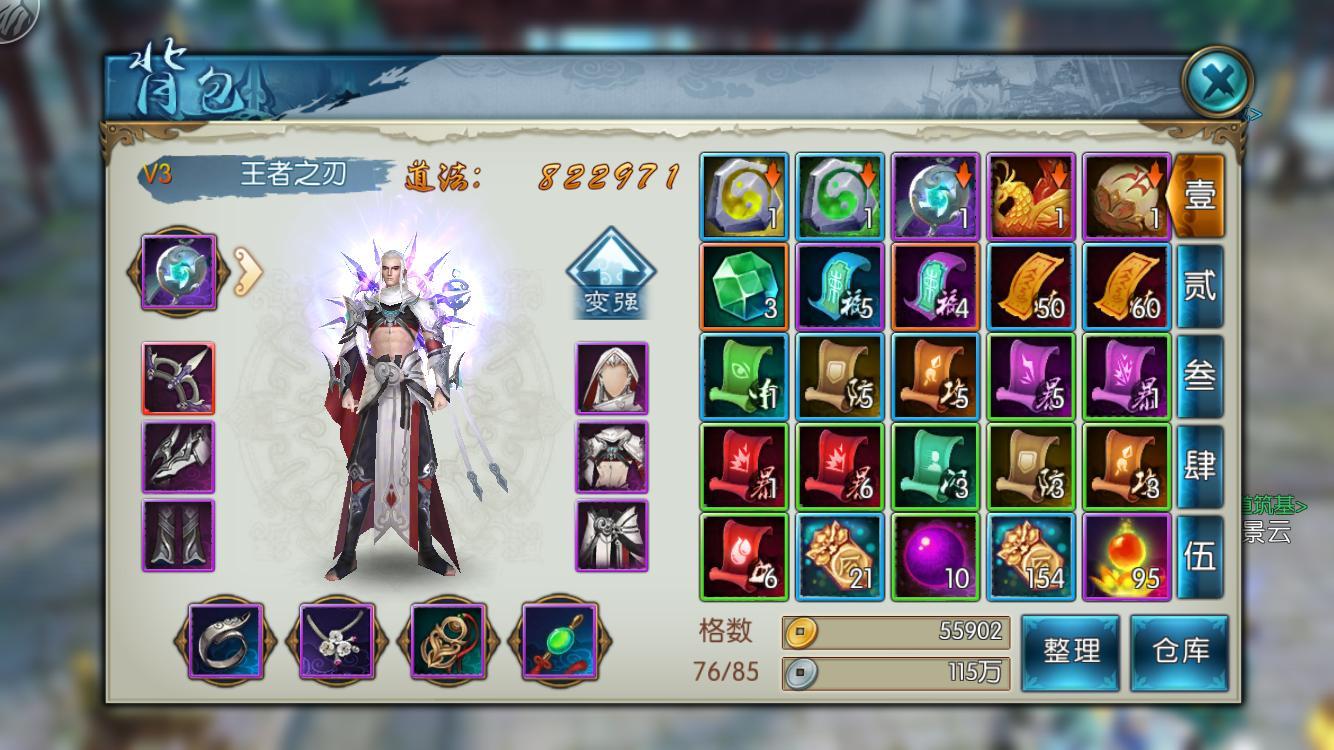
Task: Switch to bag page 贰
Action: (1199, 286)
